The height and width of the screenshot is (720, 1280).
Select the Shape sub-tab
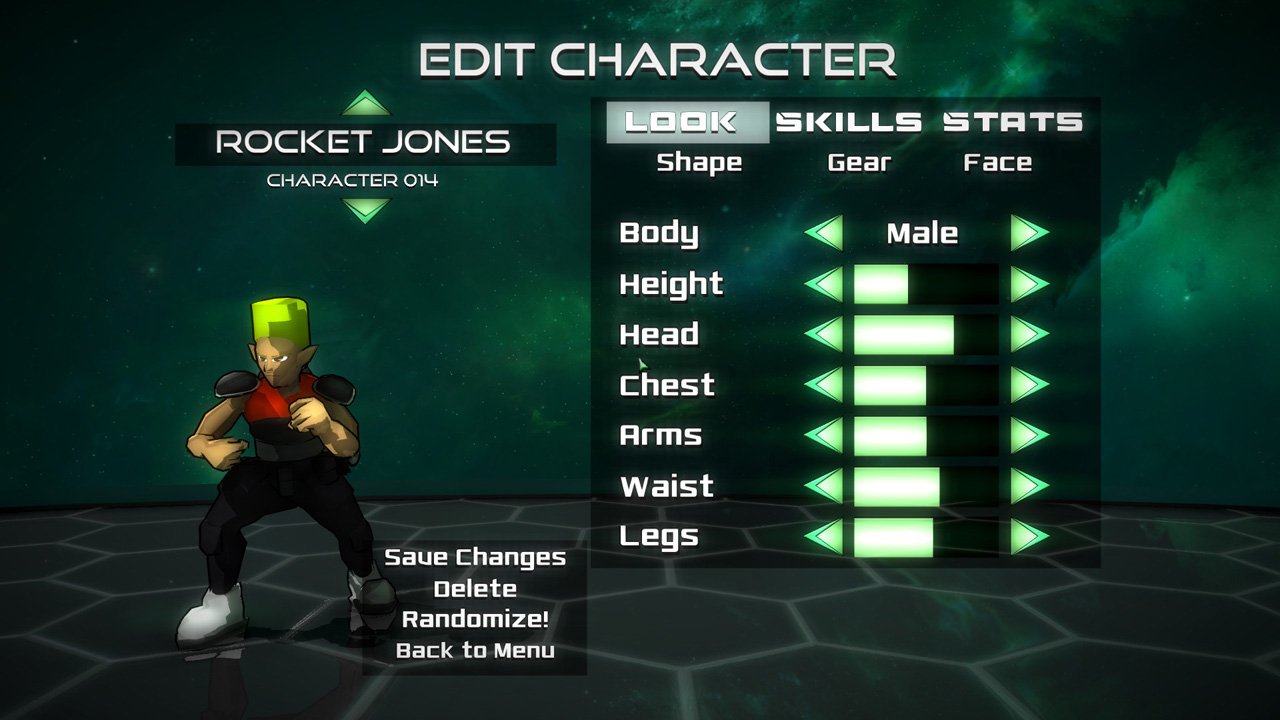coord(702,162)
